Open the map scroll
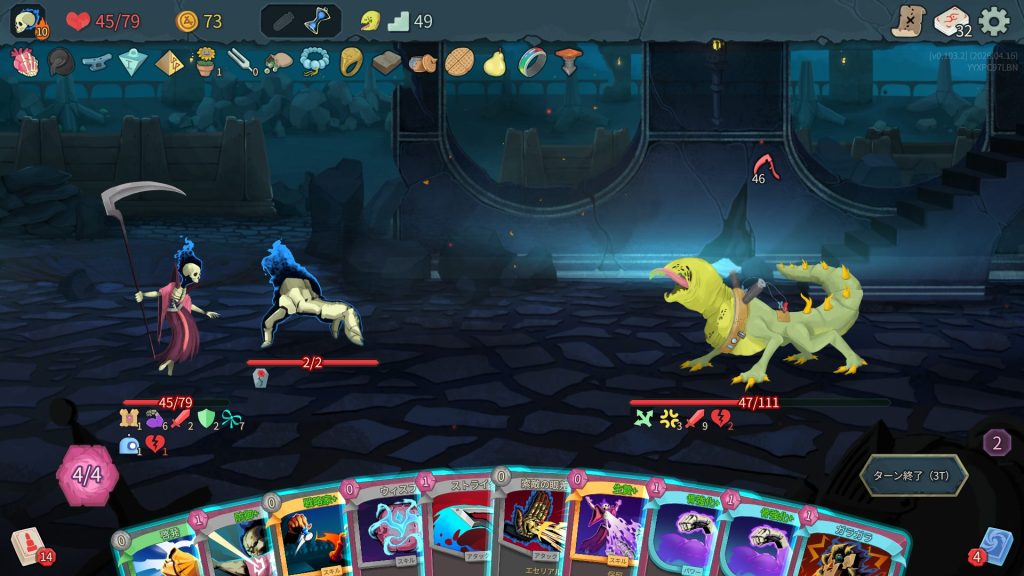This screenshot has width=1024, height=576. [x=908, y=21]
